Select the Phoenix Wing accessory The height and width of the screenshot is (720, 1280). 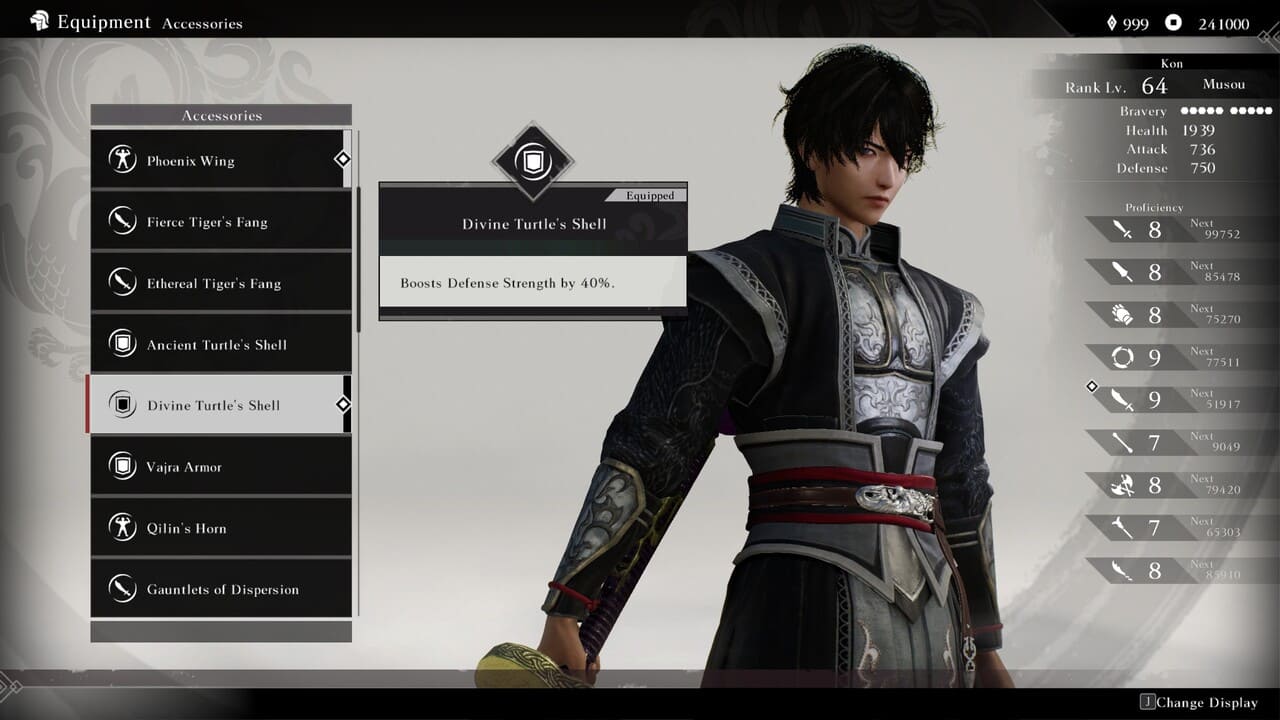click(220, 160)
